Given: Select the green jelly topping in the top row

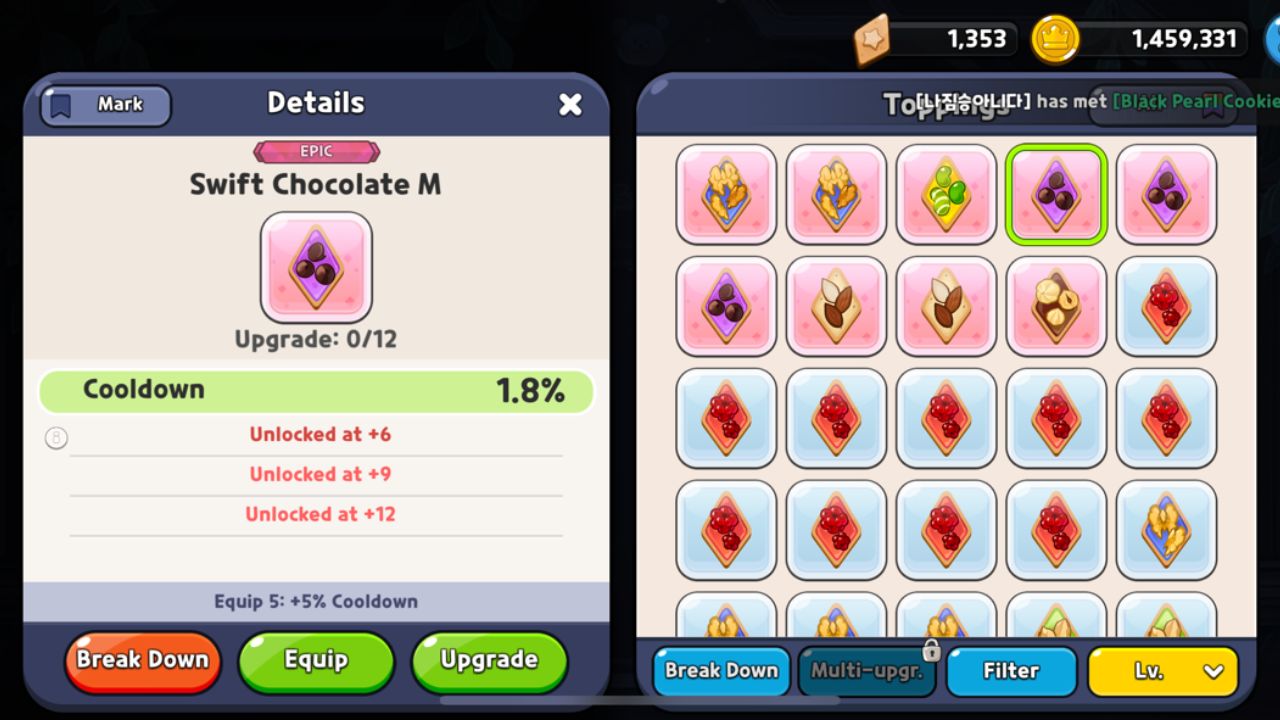Looking at the screenshot, I should point(946,195).
